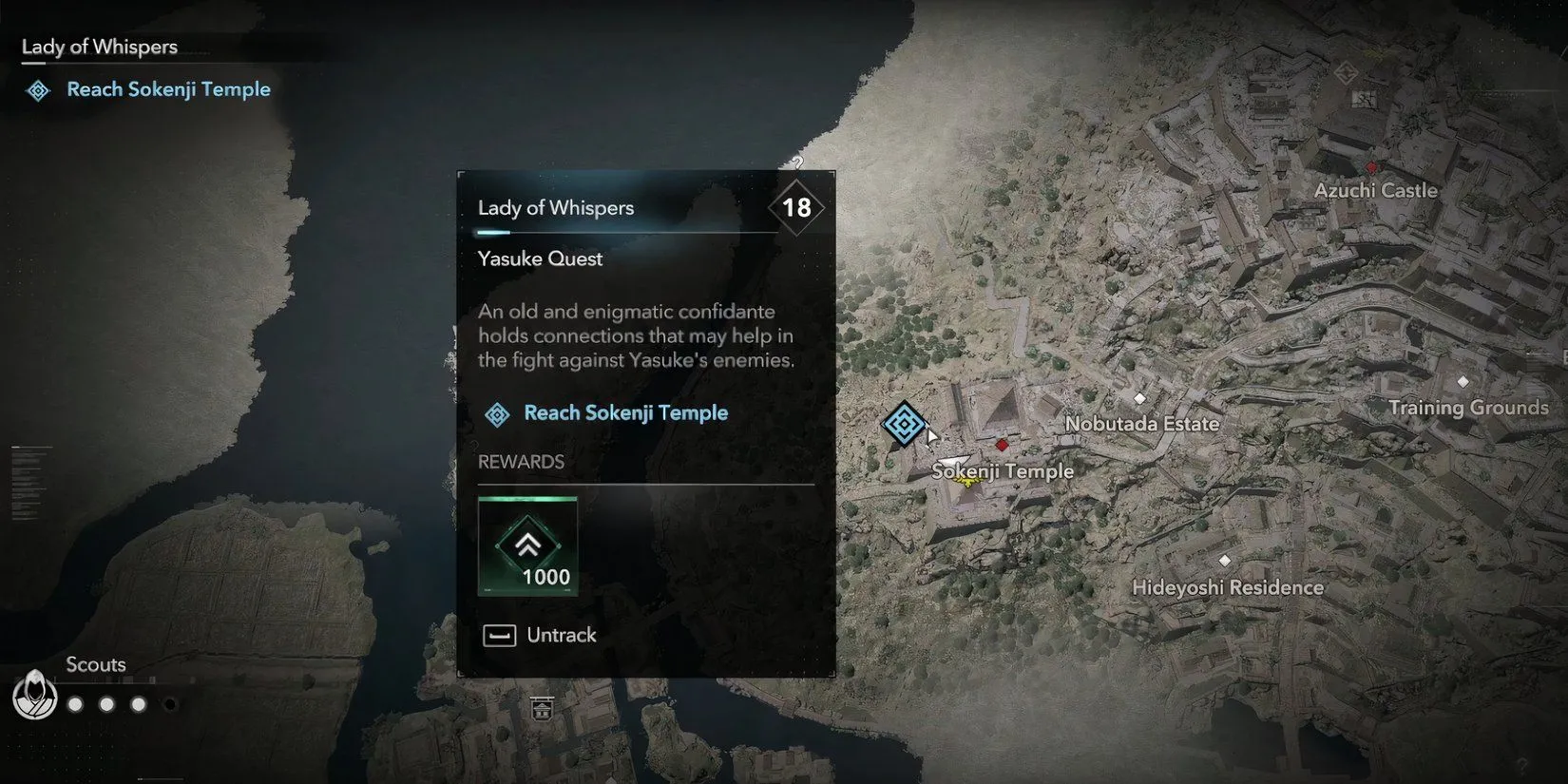The height and width of the screenshot is (784, 1568).
Task: Choose the Training Grounds location marker
Action: click(x=1463, y=382)
